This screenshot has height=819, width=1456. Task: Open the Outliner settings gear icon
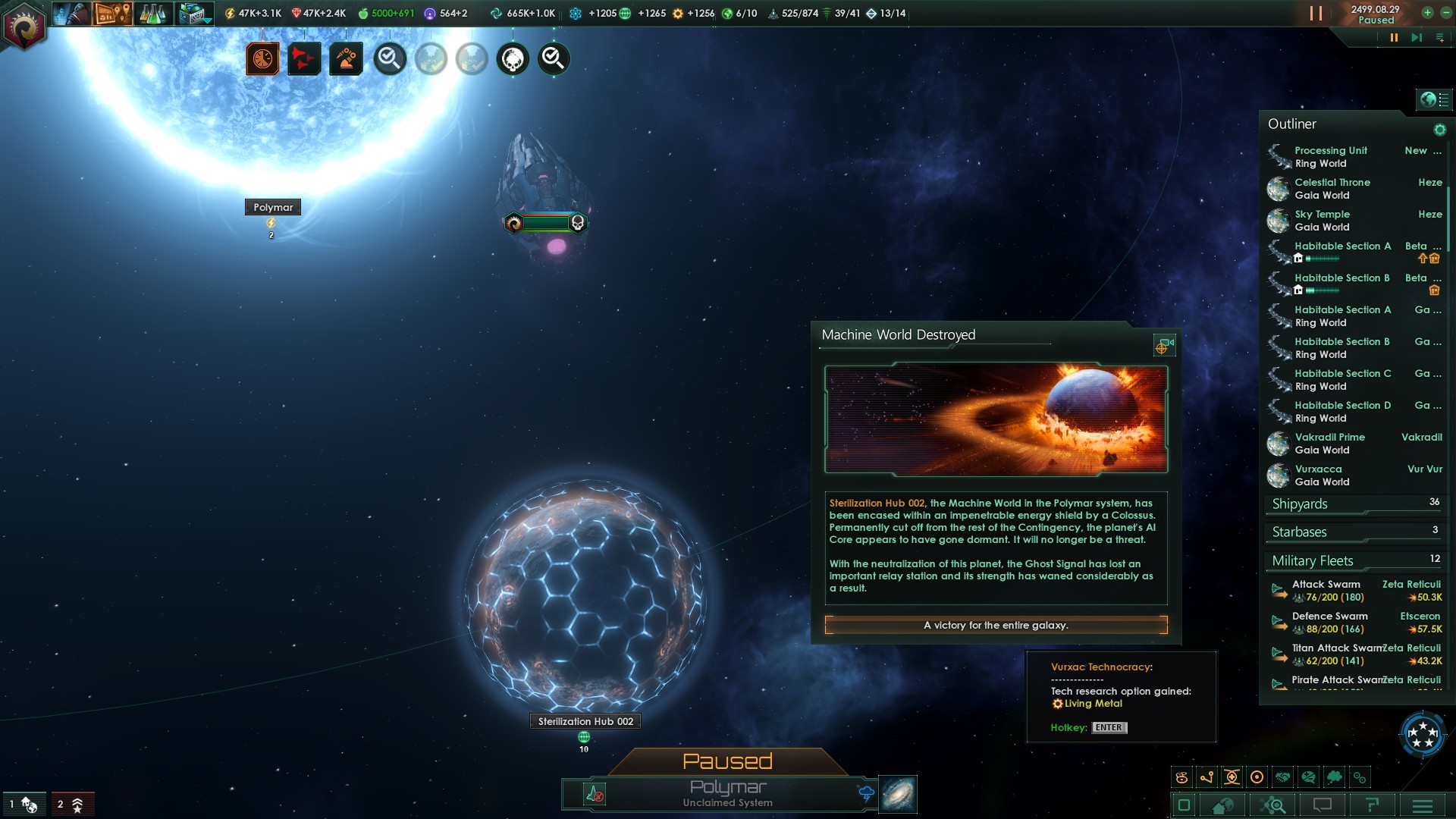1439,130
